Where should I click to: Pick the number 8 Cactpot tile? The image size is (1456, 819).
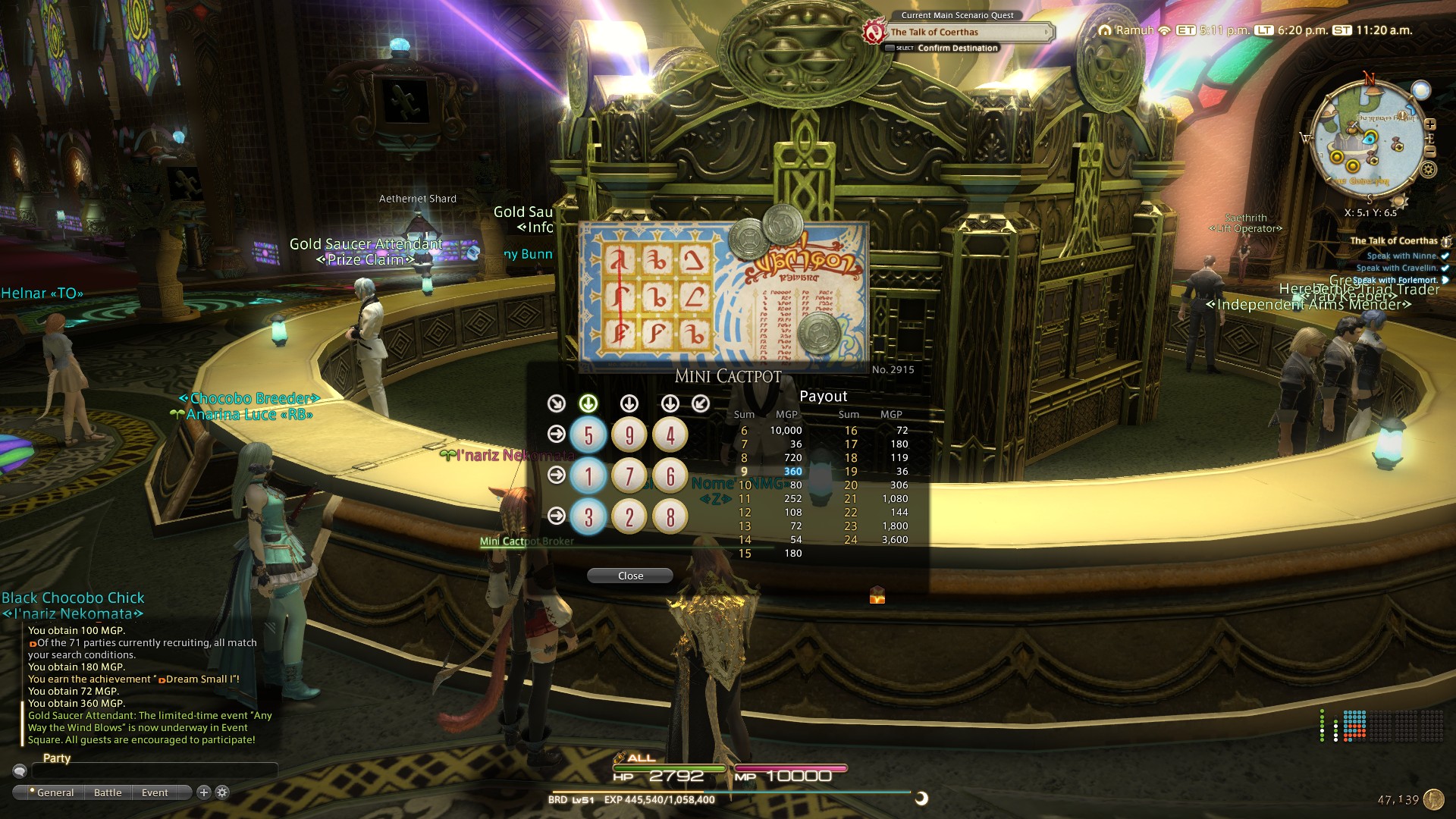[670, 517]
